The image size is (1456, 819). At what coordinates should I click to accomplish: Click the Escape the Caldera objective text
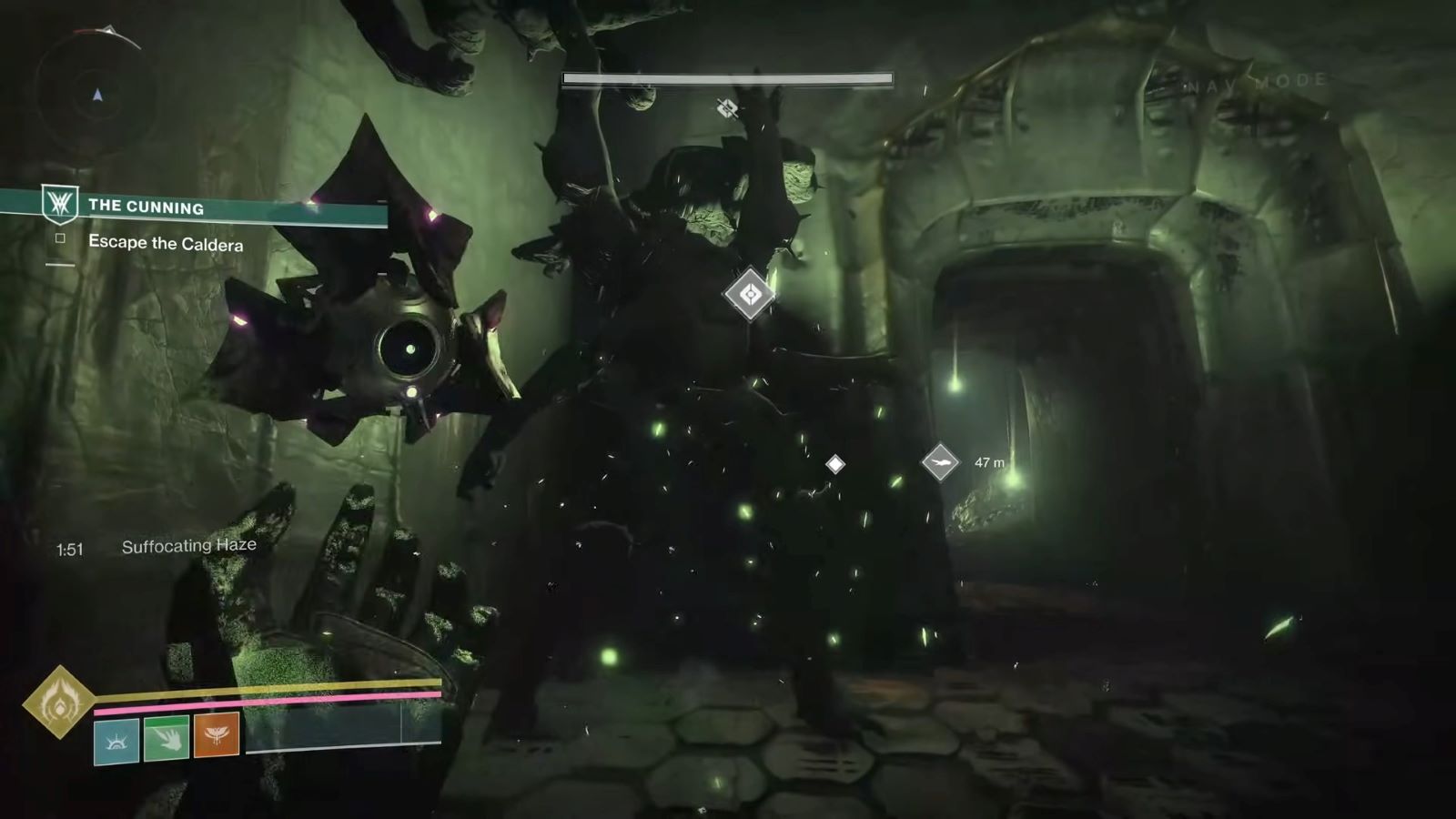coord(166,243)
